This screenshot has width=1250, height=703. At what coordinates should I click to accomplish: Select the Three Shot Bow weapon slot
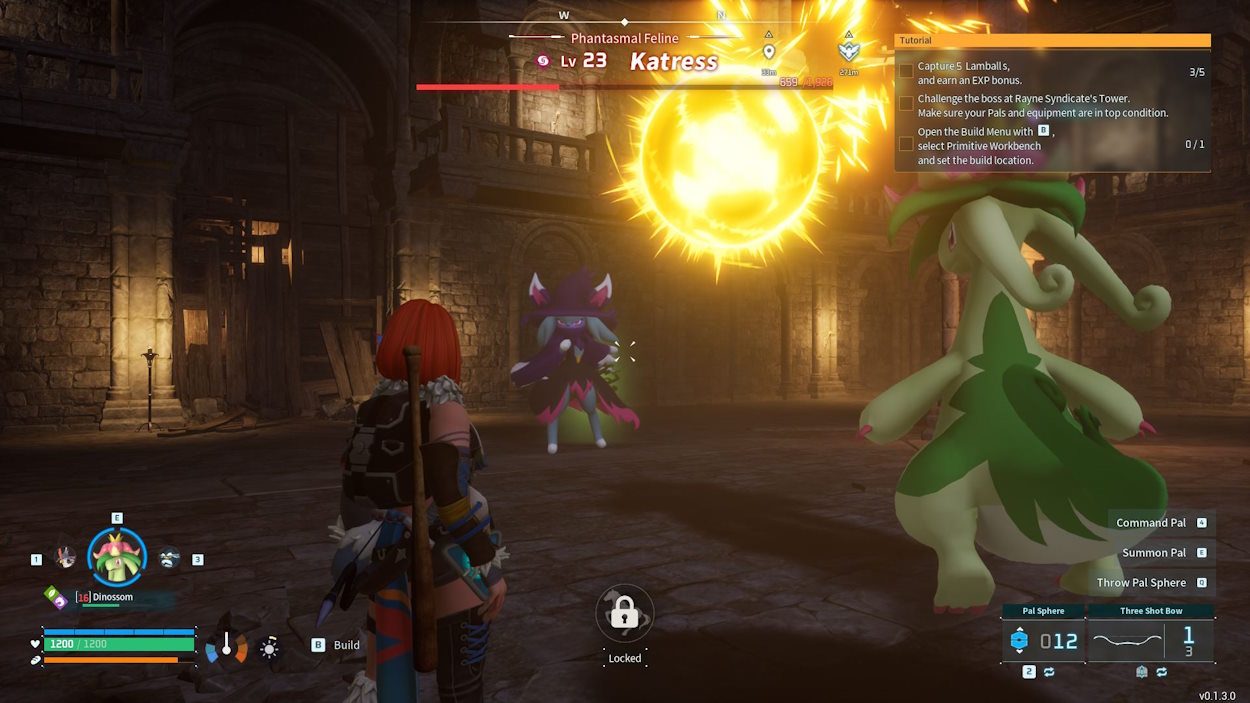[1150, 641]
